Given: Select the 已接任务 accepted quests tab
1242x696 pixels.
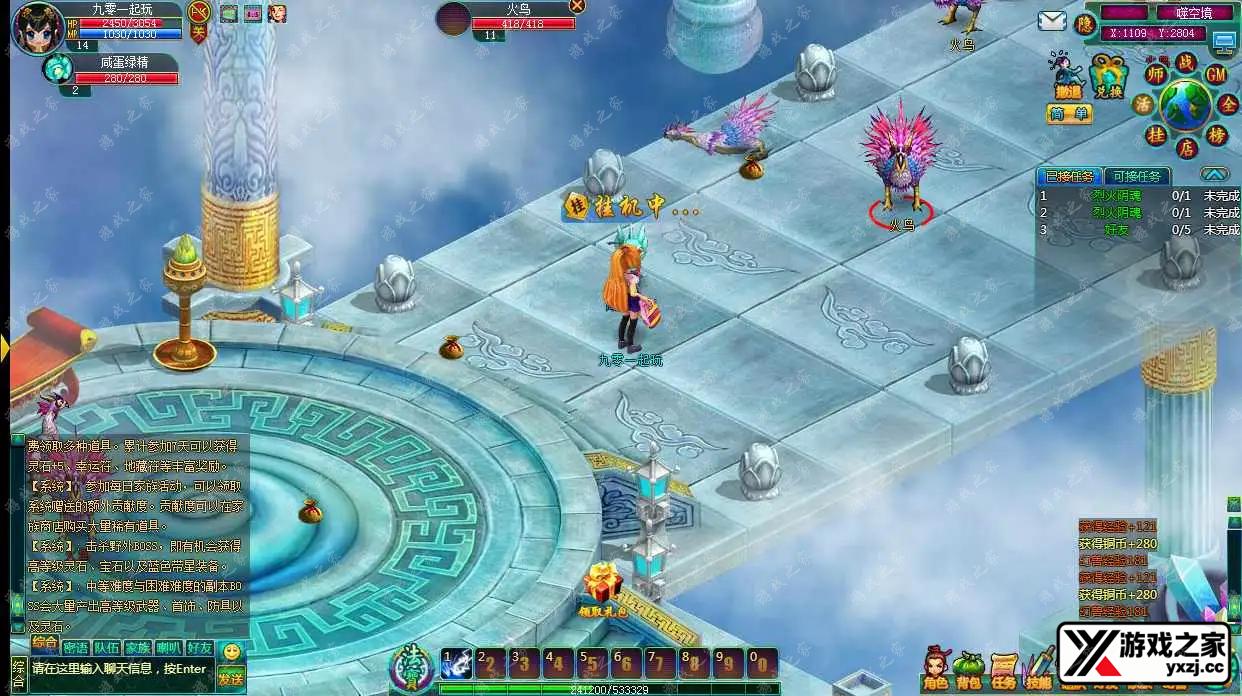Looking at the screenshot, I should click(1069, 176).
